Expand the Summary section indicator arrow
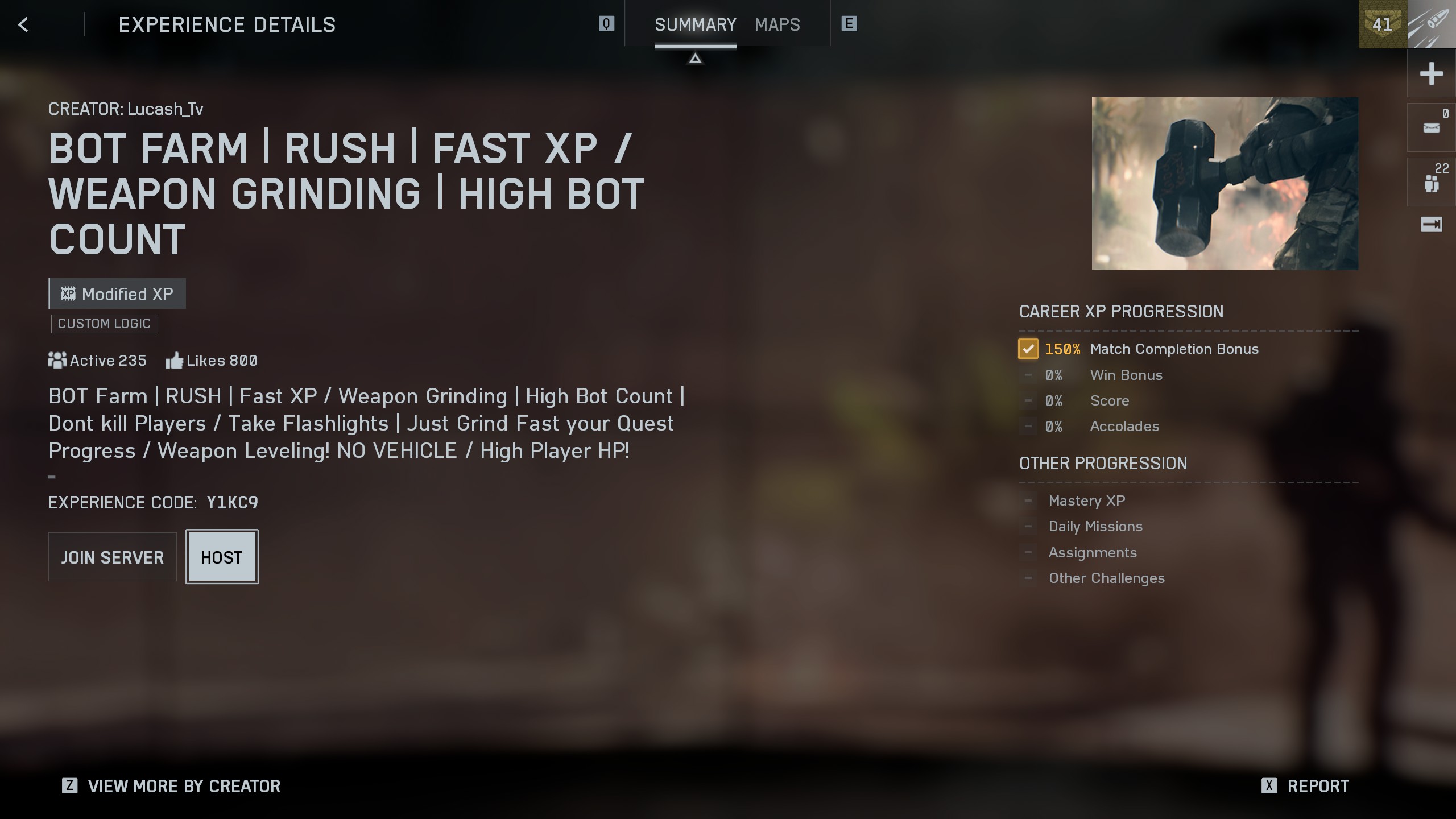Screen dimensions: 1456x819 point(695,57)
